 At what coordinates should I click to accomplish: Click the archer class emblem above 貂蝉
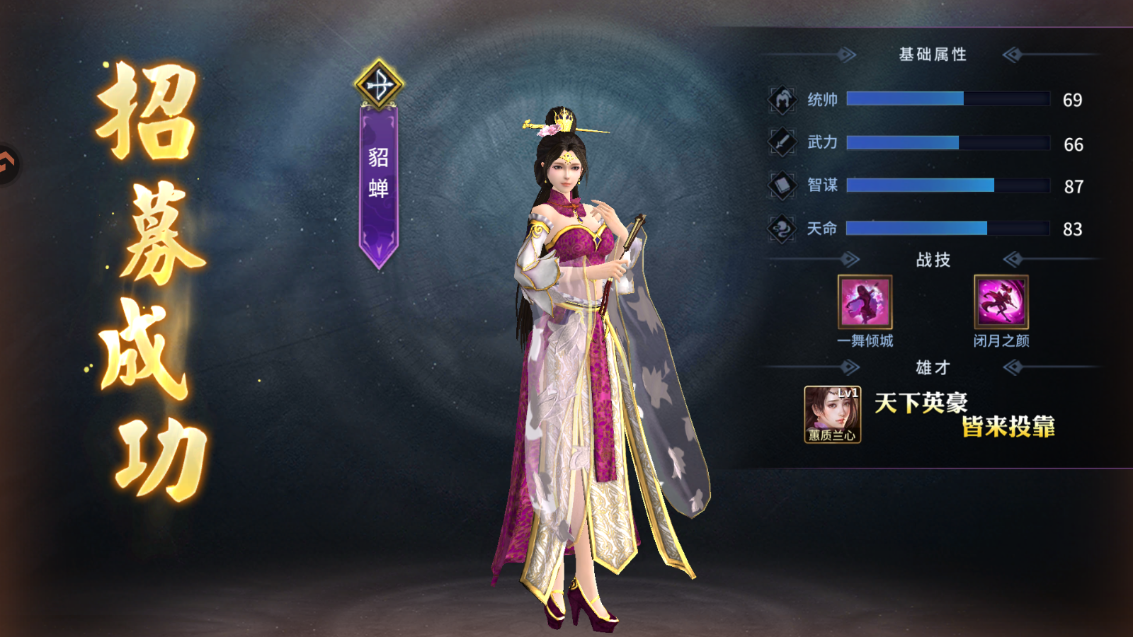[x=379, y=85]
